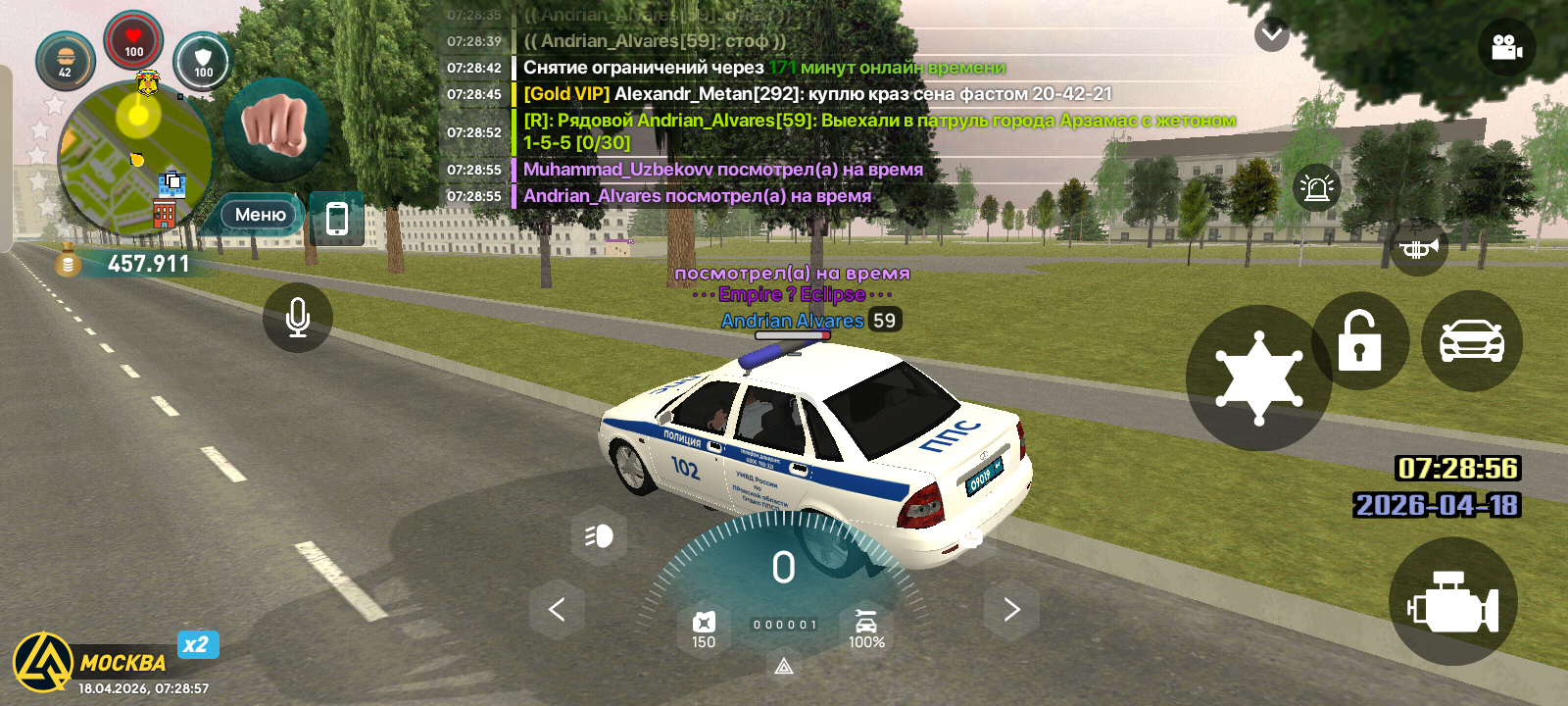This screenshot has height=706, width=1568.
Task: Tap the fist weapon selector
Action: pyautogui.click(x=275, y=128)
